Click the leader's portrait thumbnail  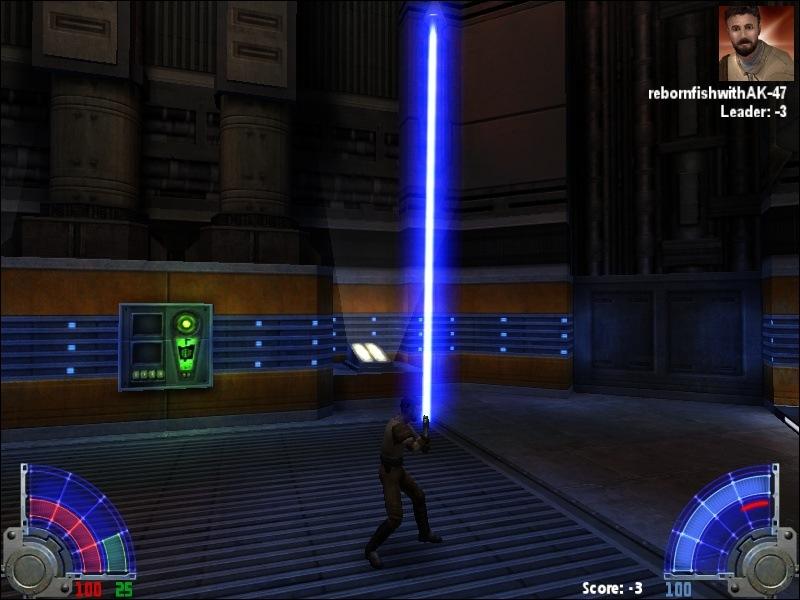point(756,42)
